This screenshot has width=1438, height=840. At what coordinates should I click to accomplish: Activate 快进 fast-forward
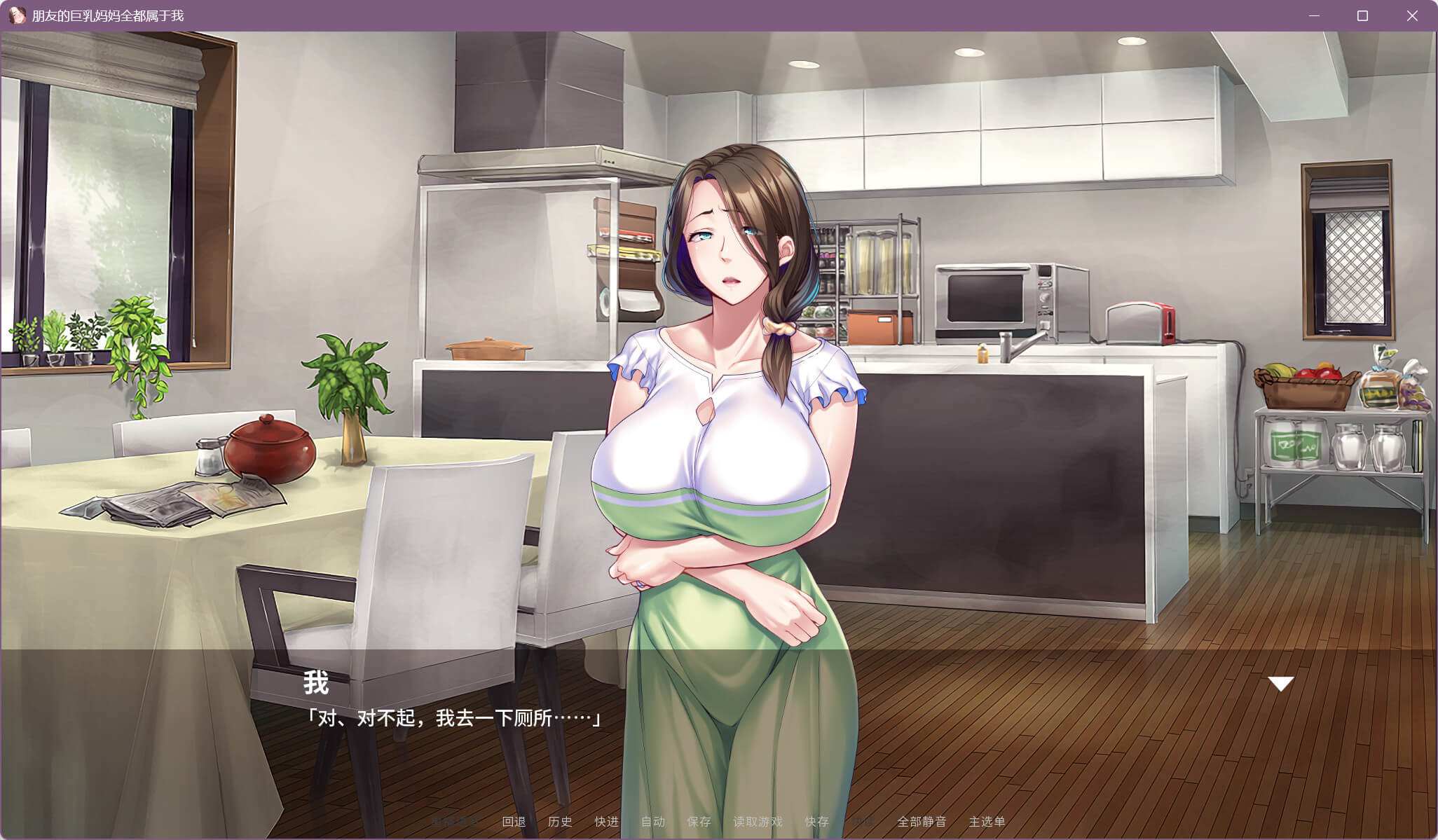pos(606,822)
